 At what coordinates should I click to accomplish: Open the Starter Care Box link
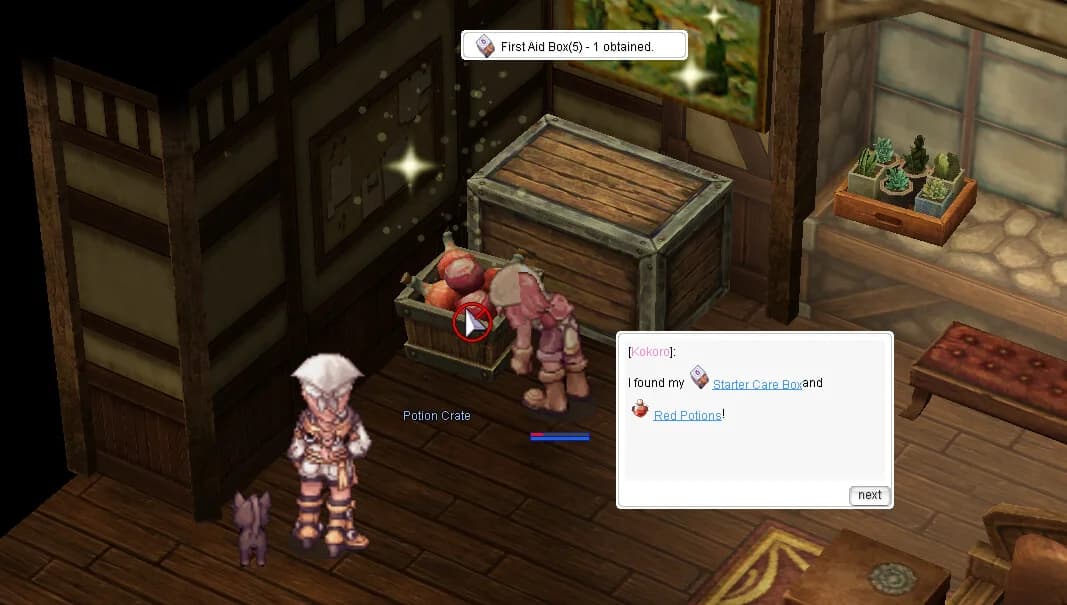click(x=757, y=384)
